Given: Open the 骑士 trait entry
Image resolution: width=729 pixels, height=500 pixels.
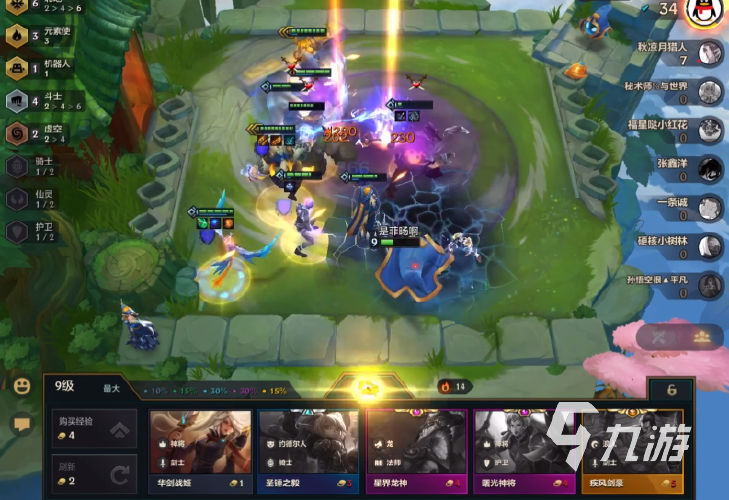Looking at the screenshot, I should (17, 166).
